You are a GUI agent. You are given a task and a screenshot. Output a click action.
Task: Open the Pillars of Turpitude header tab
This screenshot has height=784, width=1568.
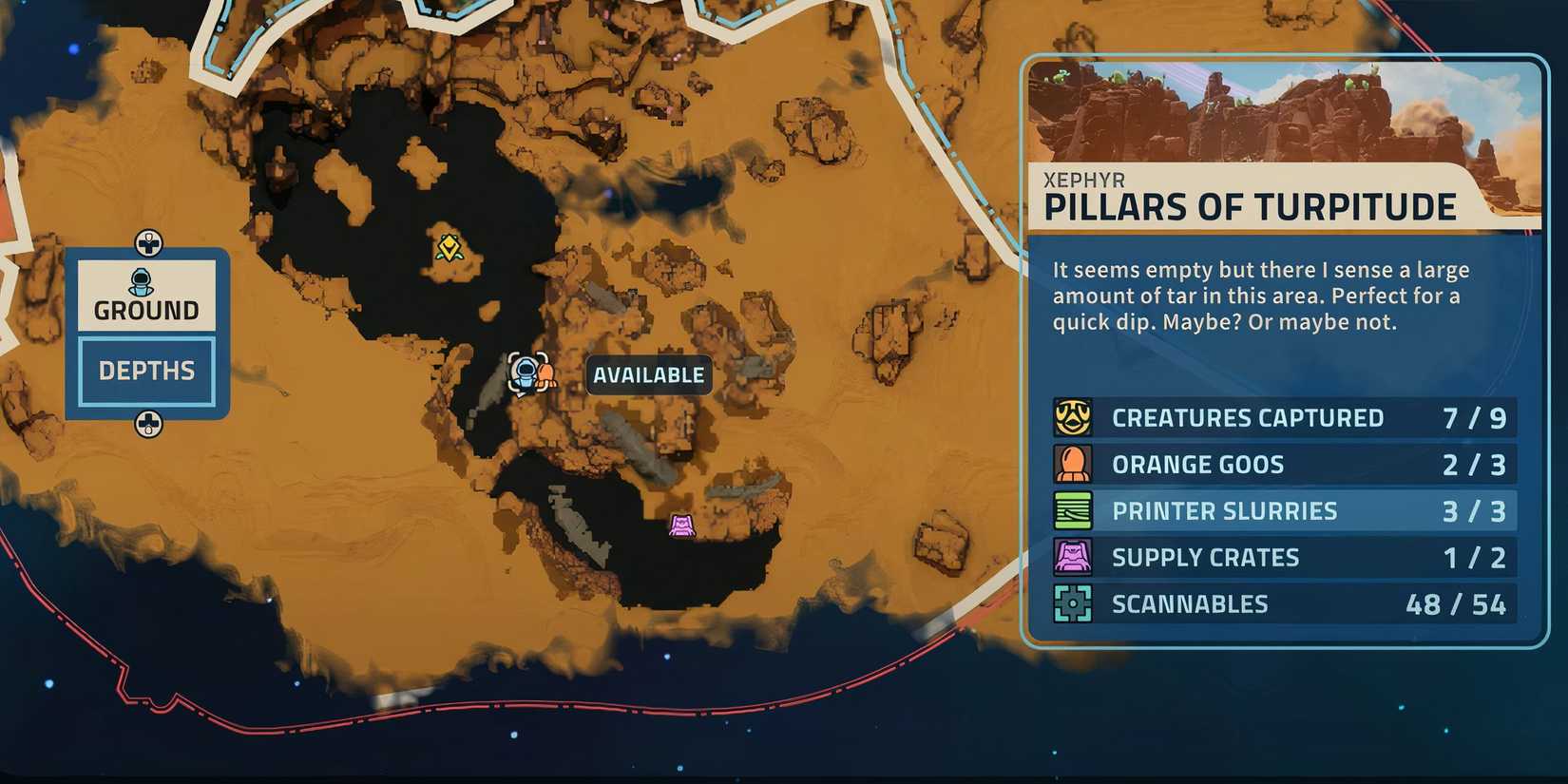point(1250,205)
